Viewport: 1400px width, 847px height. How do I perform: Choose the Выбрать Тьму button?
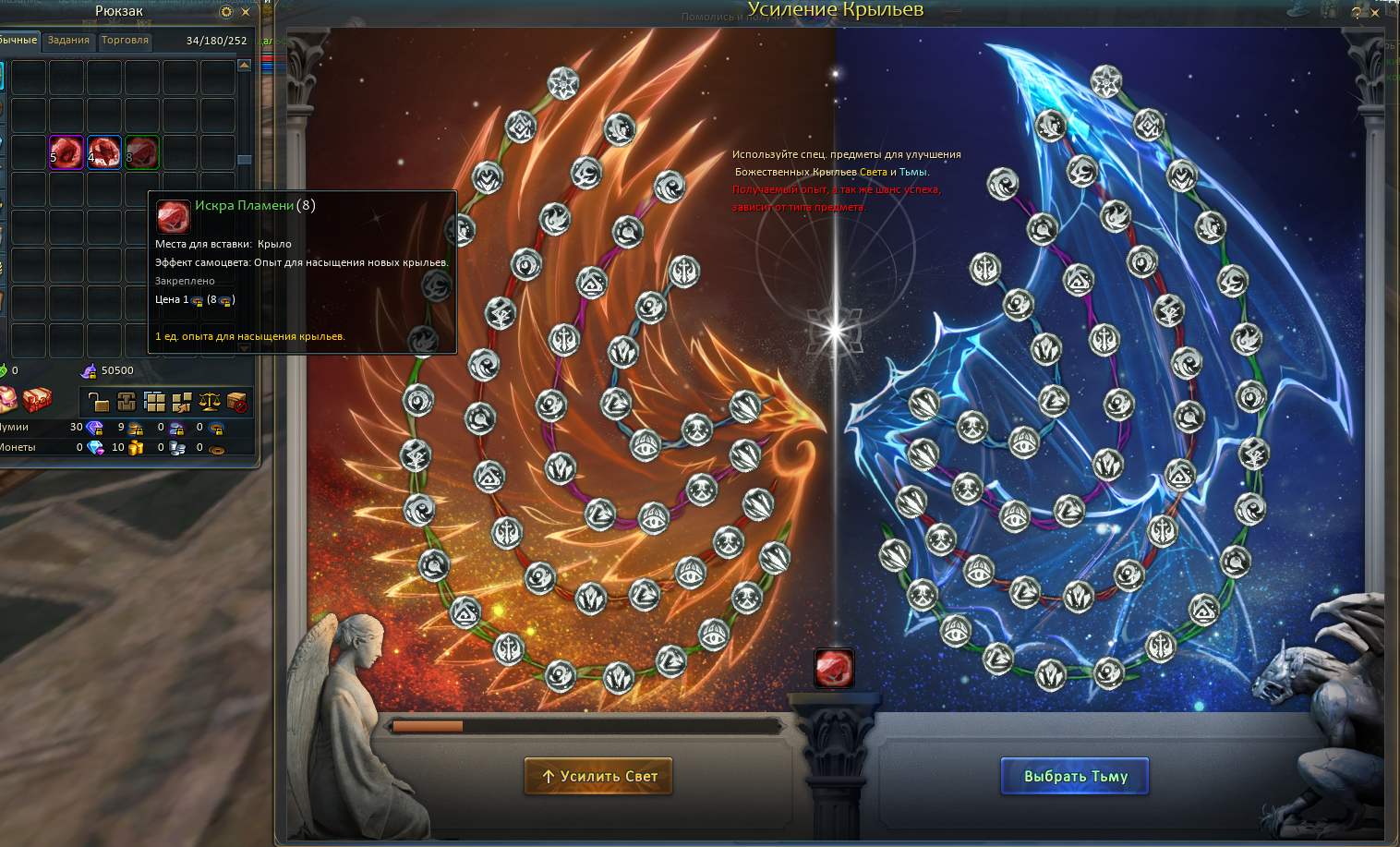coord(1075,776)
